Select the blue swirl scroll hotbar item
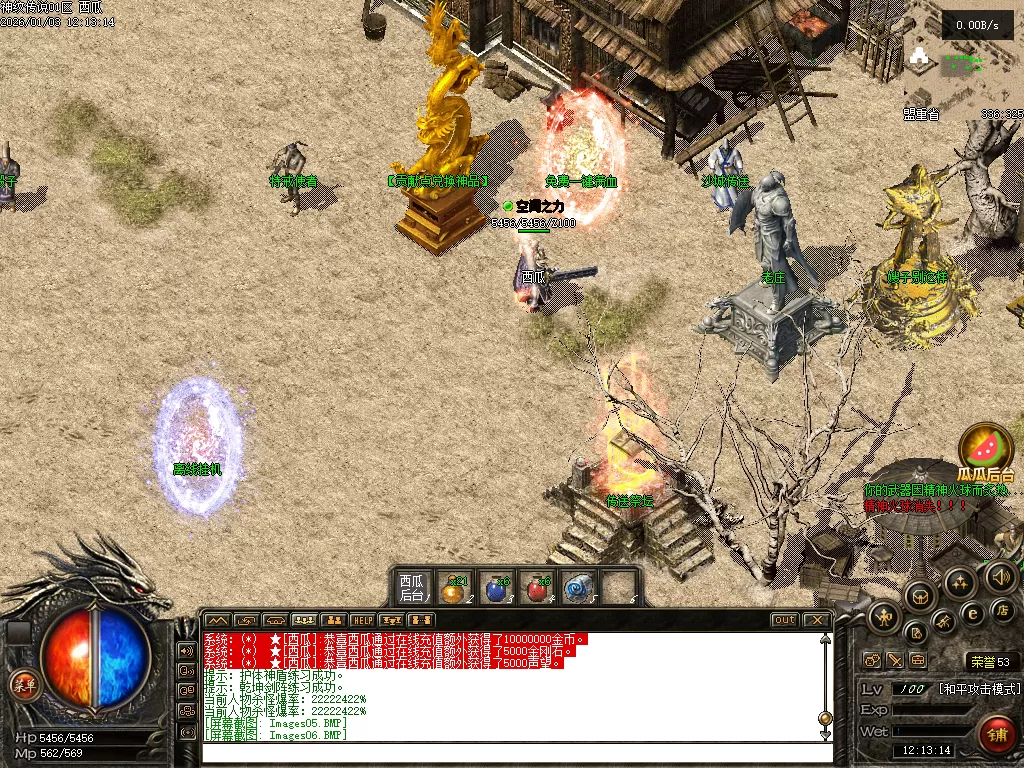 coord(578,589)
